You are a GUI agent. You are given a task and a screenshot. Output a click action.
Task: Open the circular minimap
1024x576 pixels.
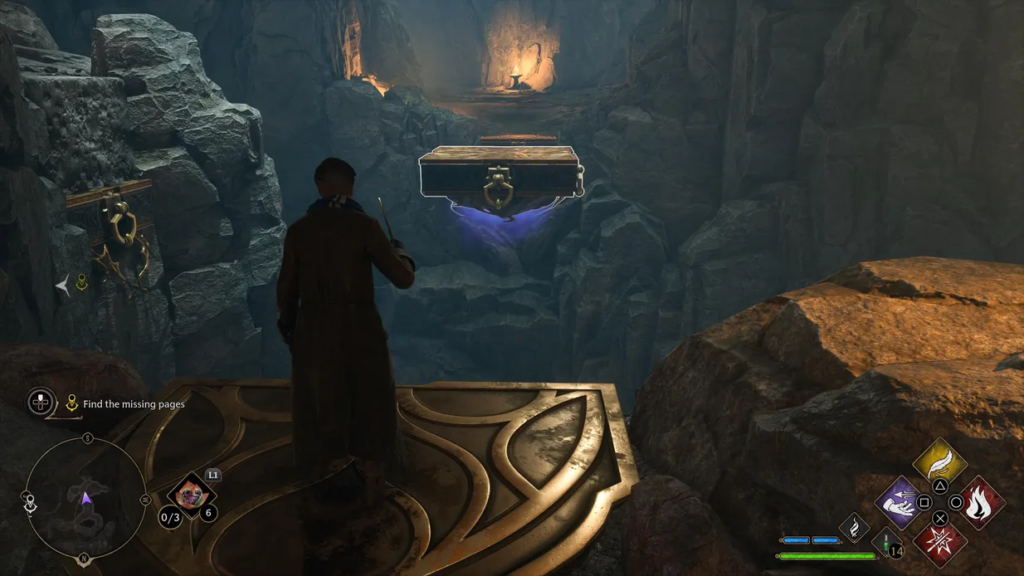[x=86, y=497]
